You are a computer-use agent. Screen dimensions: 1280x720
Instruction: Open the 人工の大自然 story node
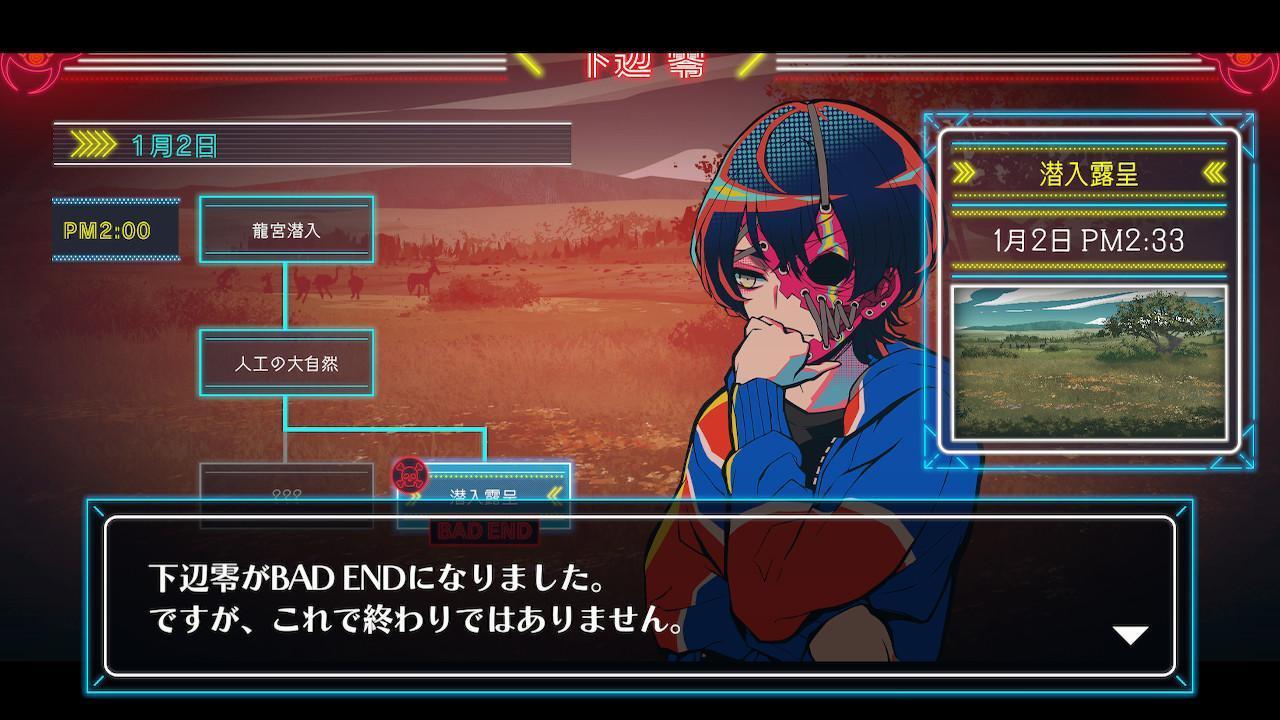point(289,364)
